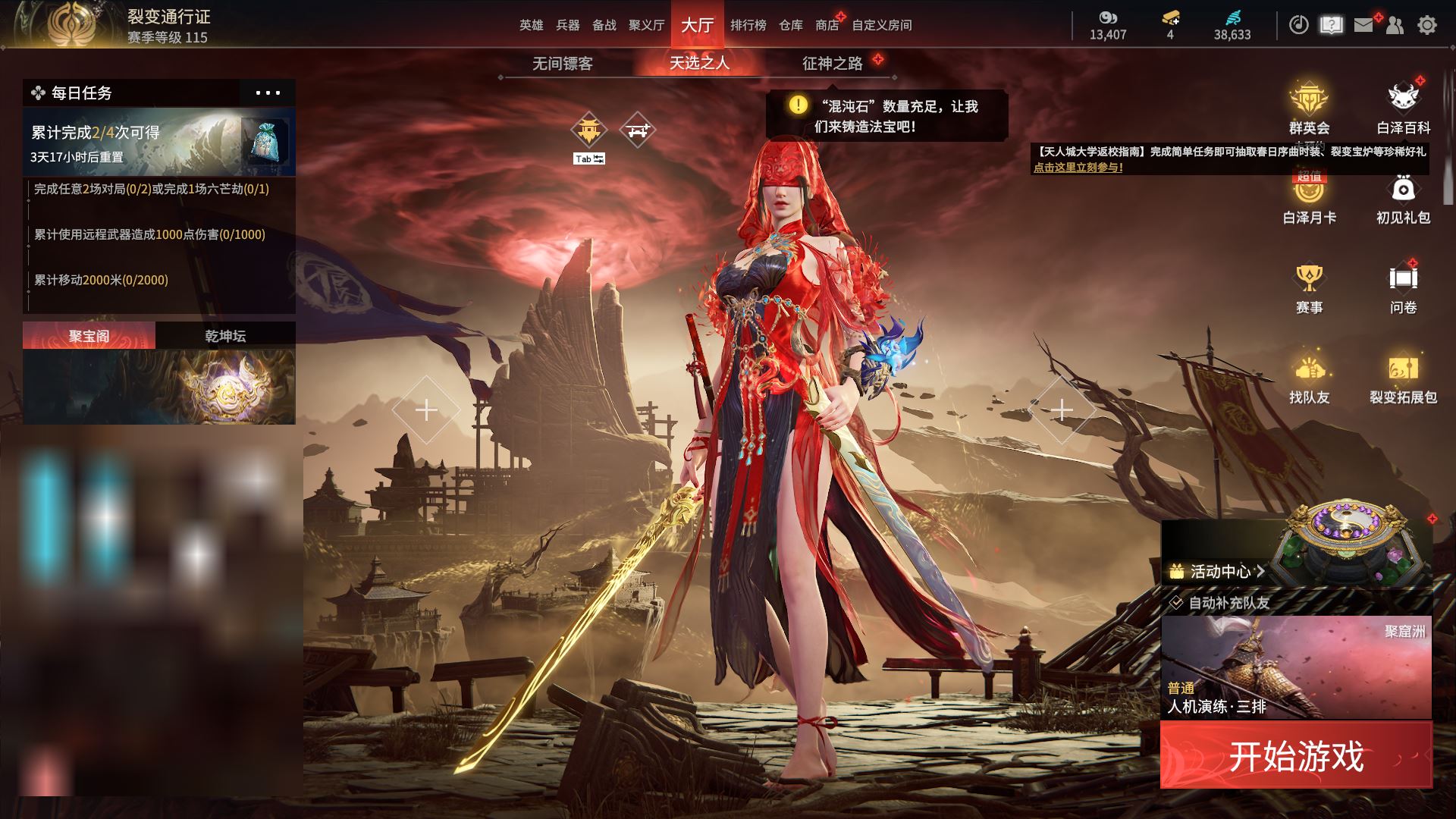Viewport: 1456px width, 819px height.
Task: Click the 开始游戏 start game button
Action: [1296, 755]
